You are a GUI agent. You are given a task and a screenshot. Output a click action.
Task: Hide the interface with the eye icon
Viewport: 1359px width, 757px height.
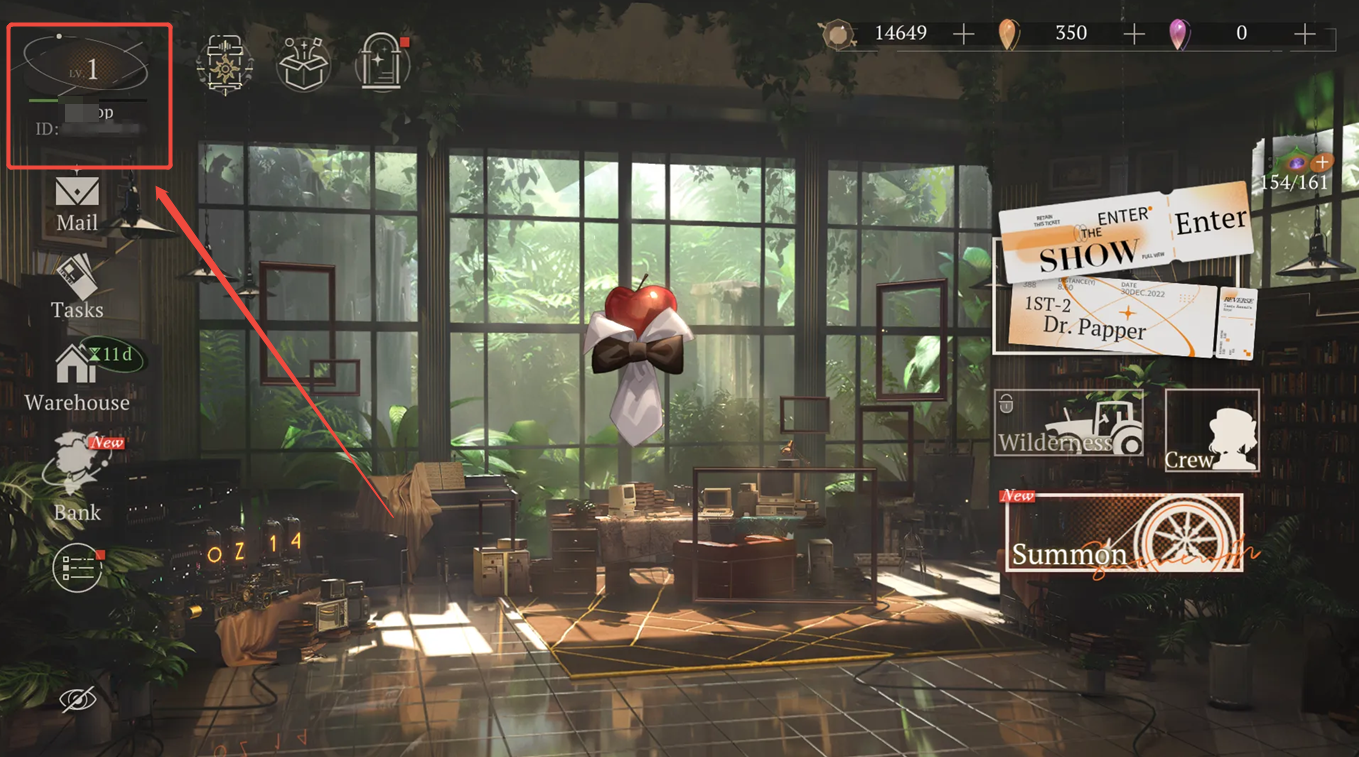point(77,699)
